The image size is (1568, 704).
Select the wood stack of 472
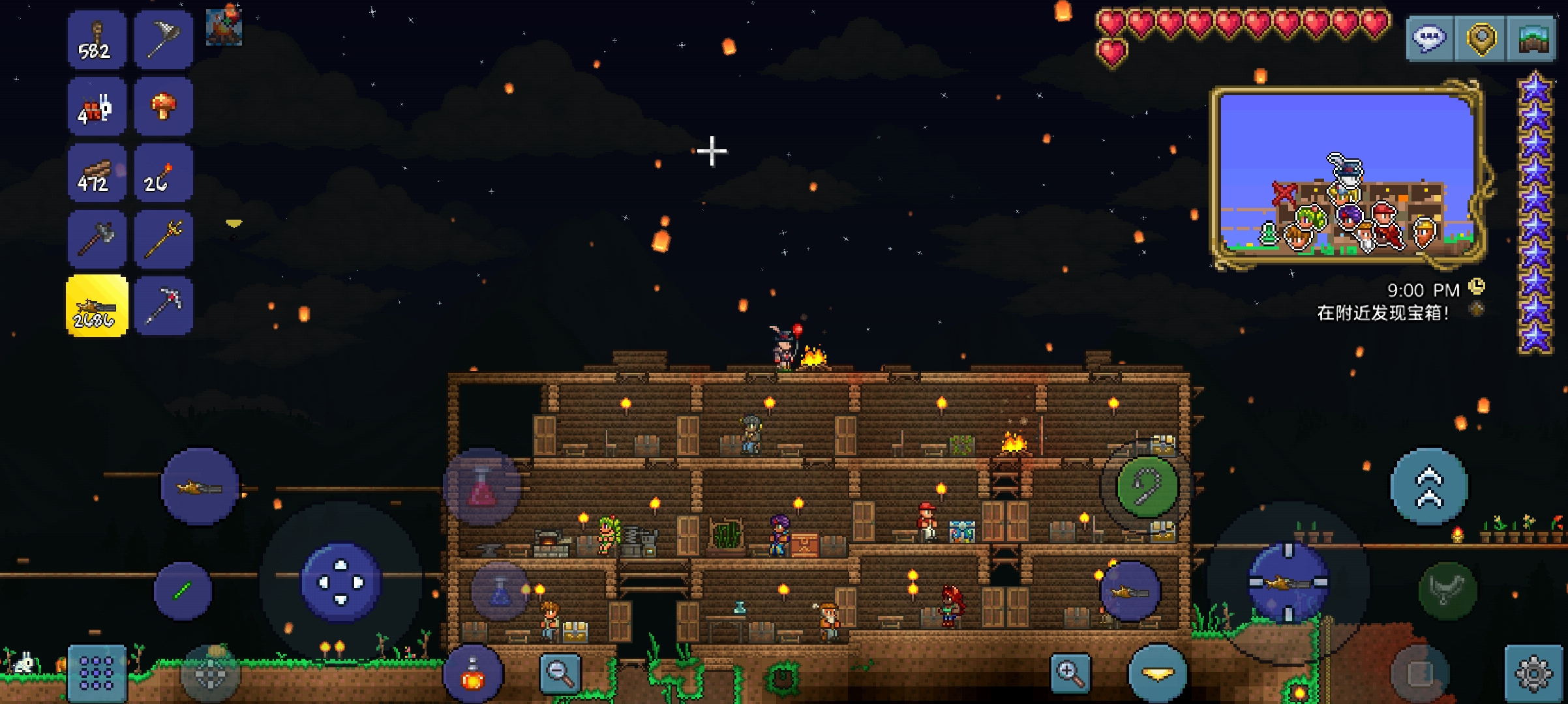coord(97,173)
